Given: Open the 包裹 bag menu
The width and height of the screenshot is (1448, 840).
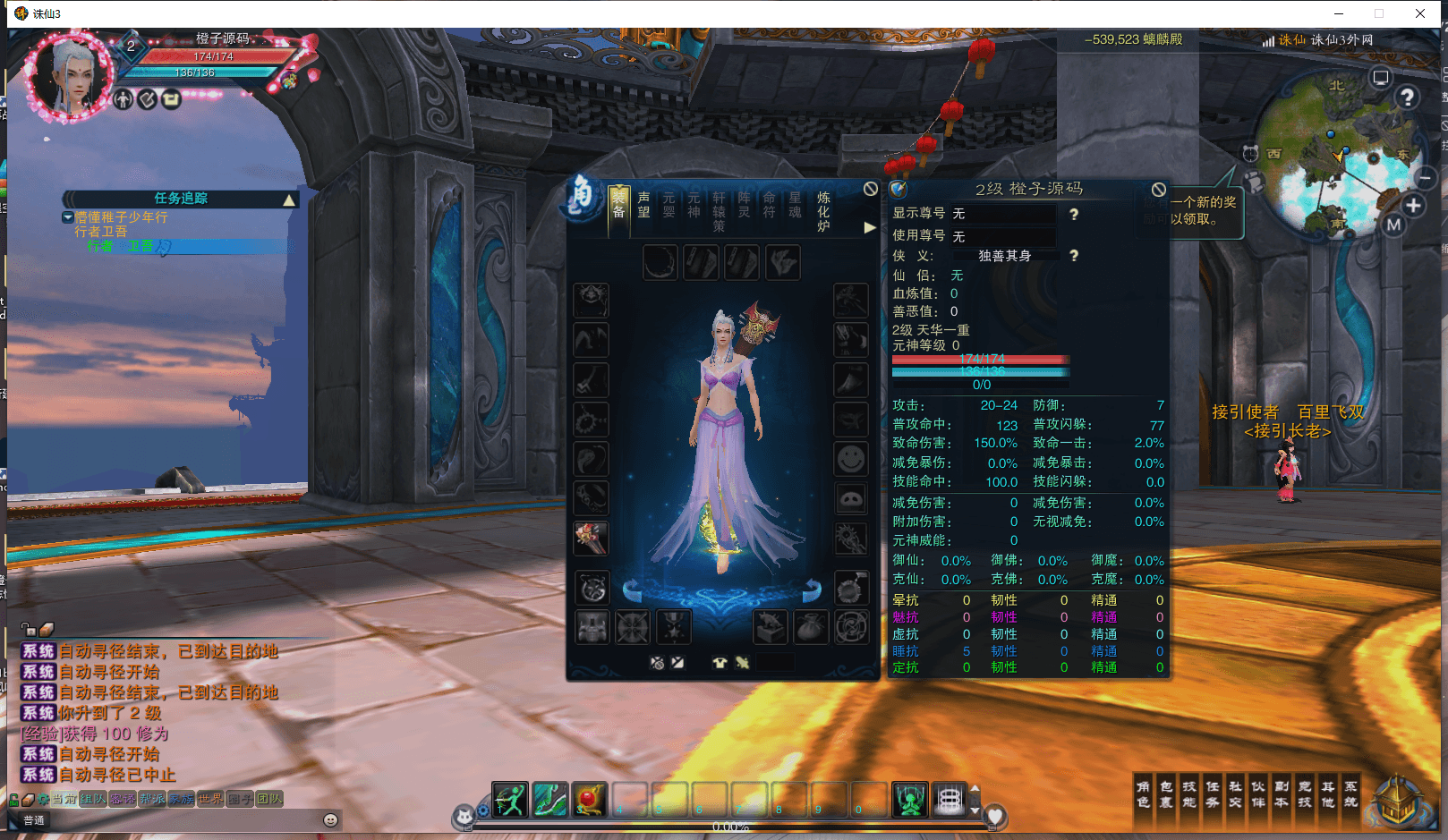Looking at the screenshot, I should pyautogui.click(x=1166, y=794).
